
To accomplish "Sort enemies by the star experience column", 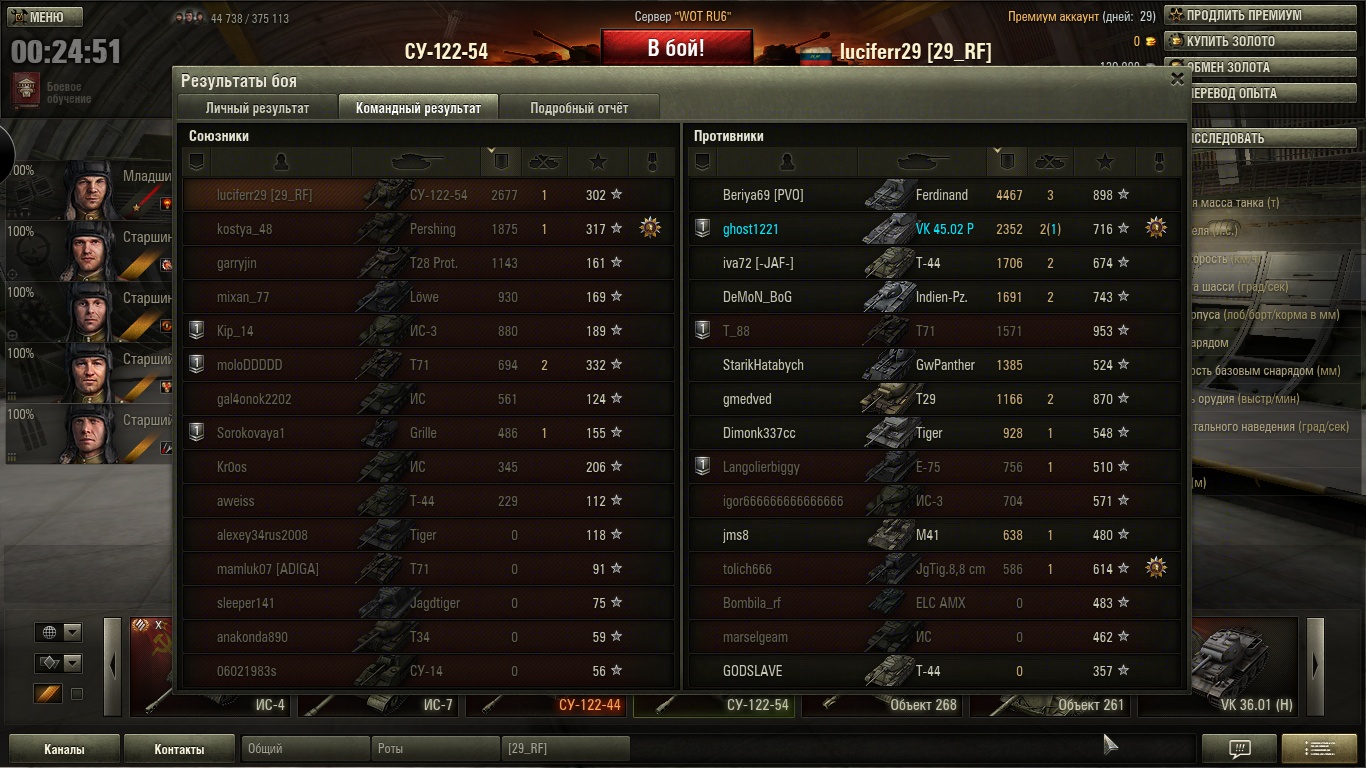I will (1104, 161).
